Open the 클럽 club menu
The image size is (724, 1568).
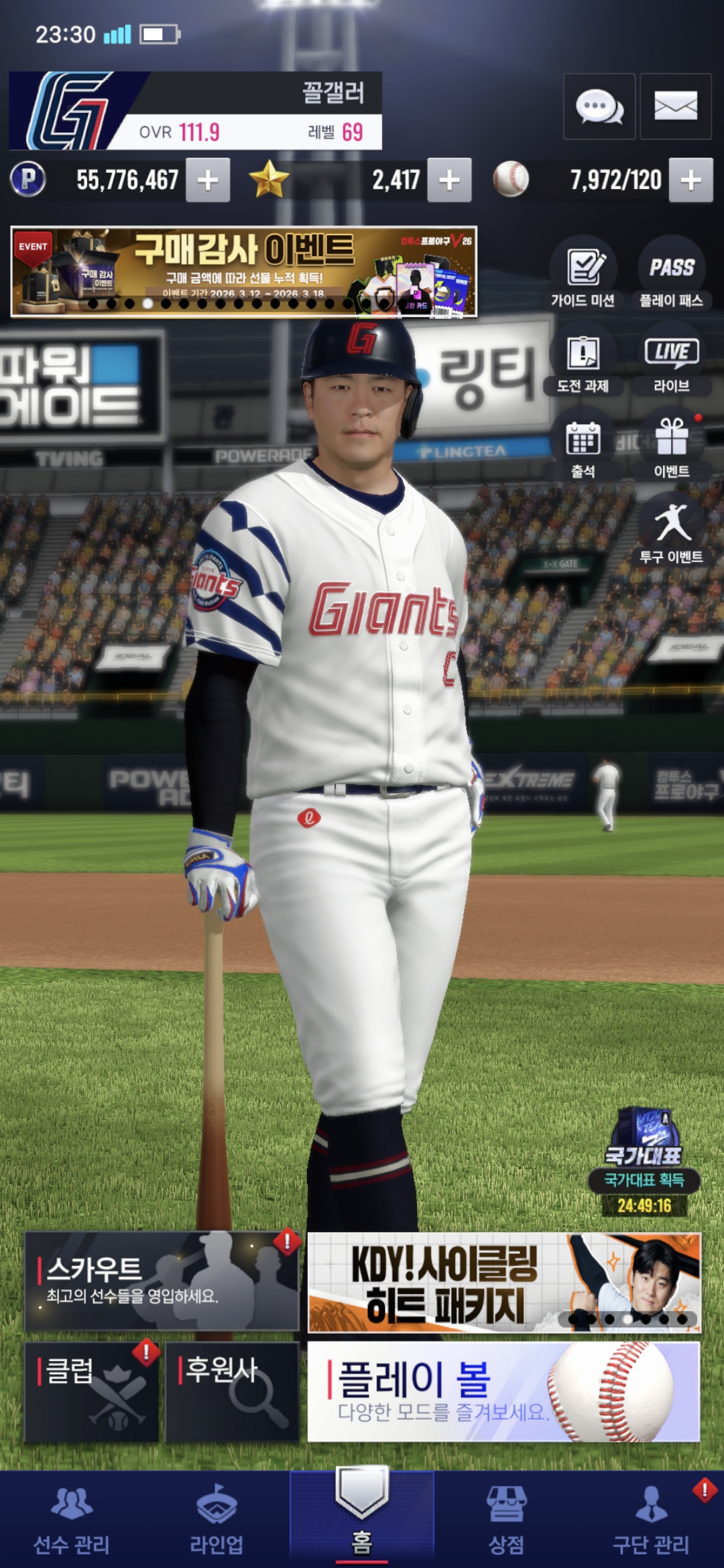[x=92, y=1392]
